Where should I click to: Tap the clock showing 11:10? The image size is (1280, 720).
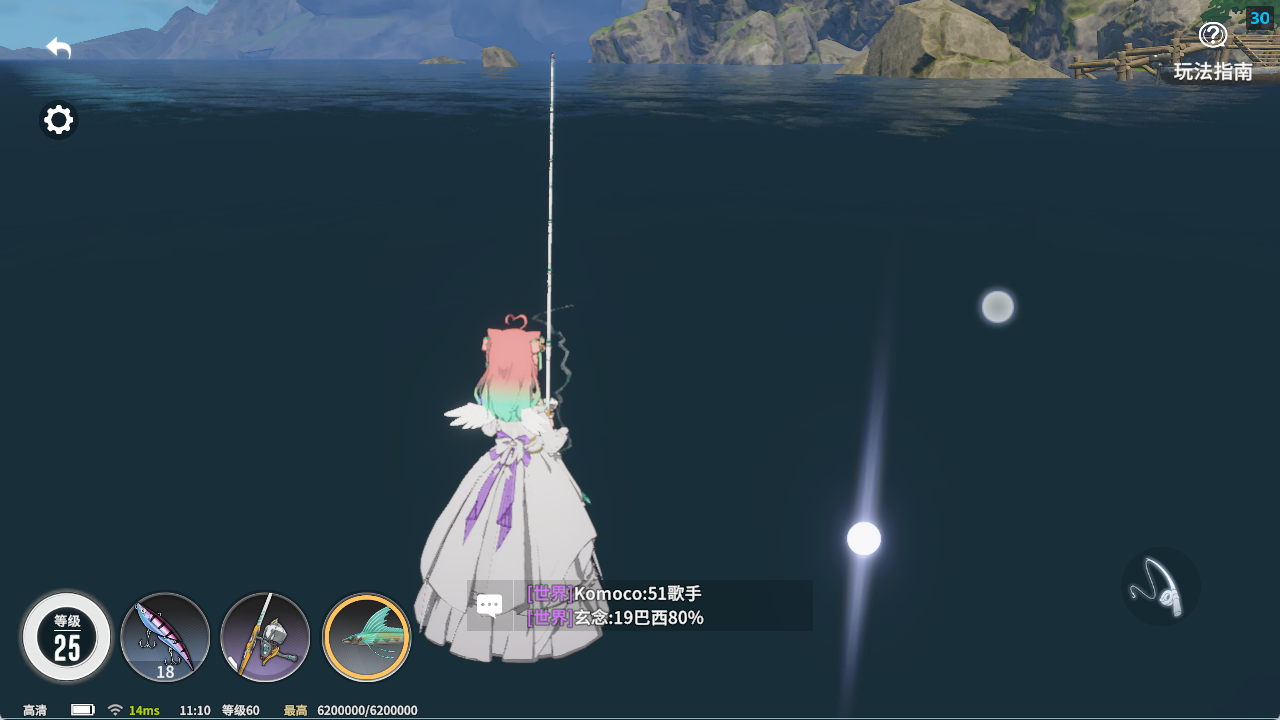pos(192,710)
